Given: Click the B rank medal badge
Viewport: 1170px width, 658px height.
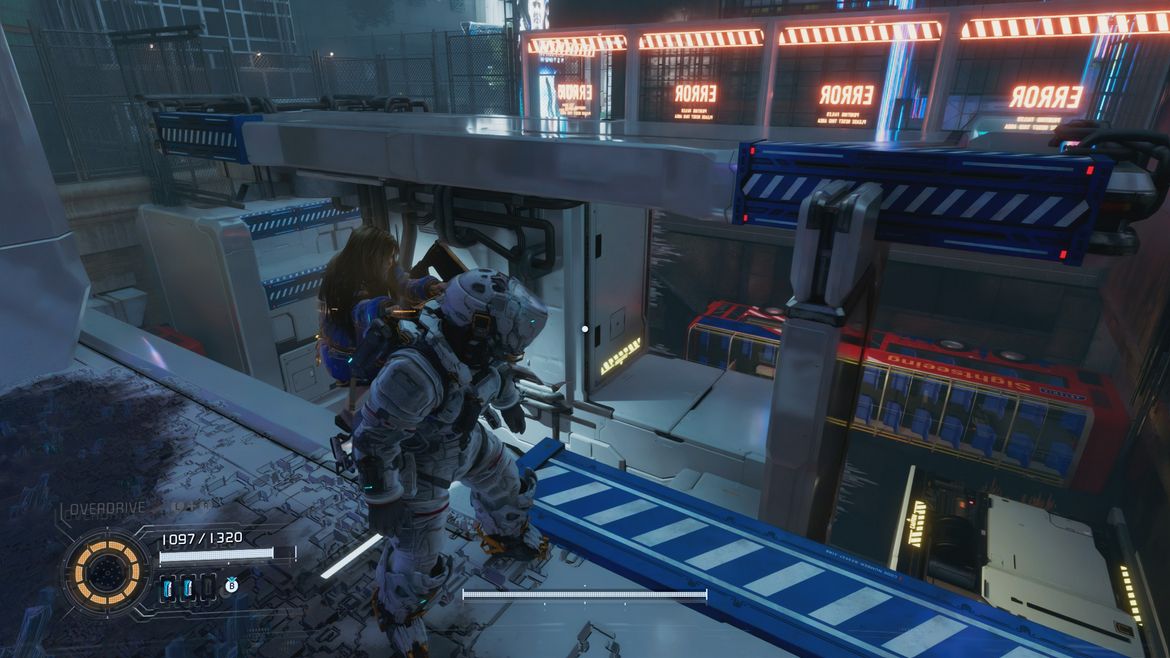Looking at the screenshot, I should click(231, 586).
